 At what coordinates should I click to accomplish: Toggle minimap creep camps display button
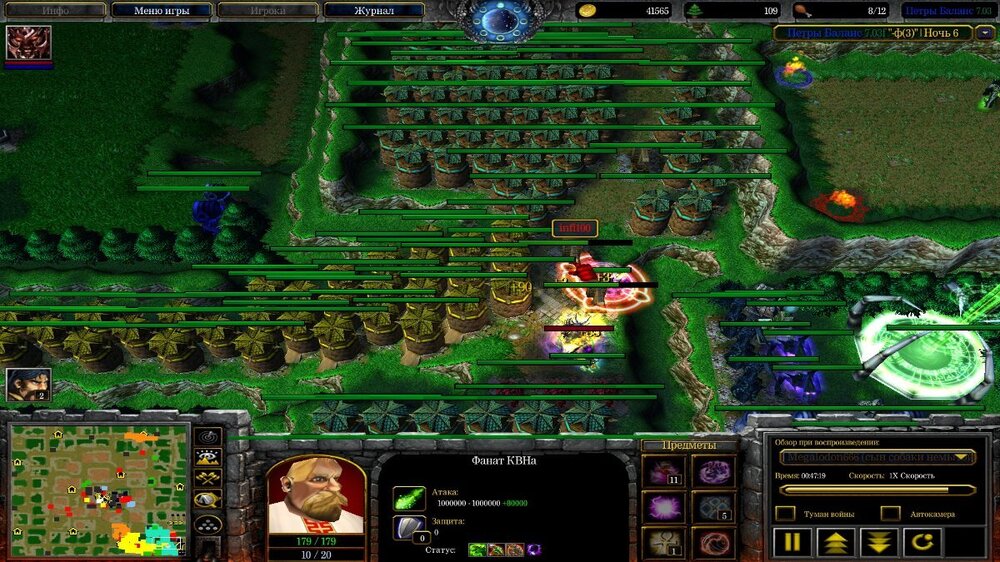click(x=208, y=501)
